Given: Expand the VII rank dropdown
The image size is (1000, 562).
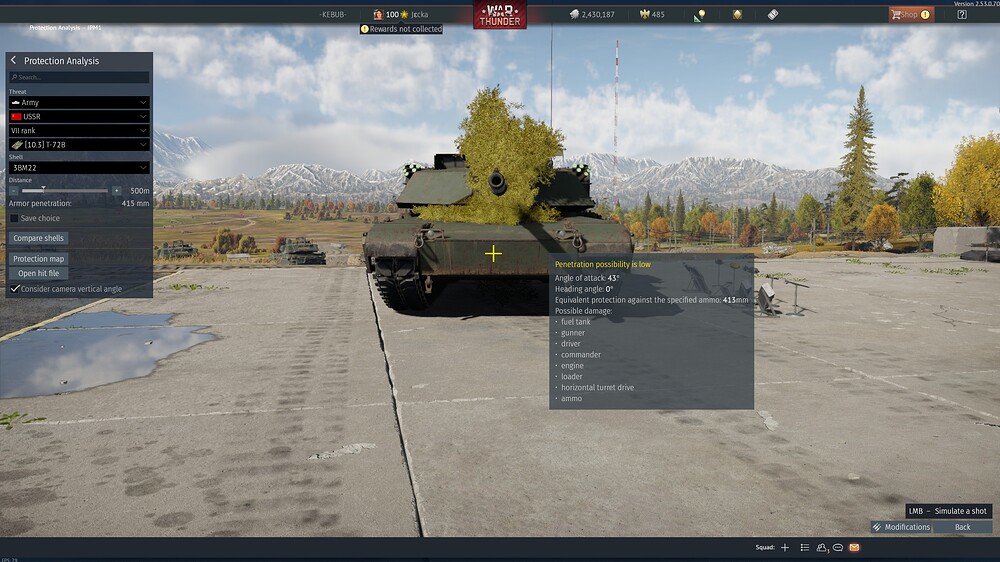Looking at the screenshot, I should [79, 131].
